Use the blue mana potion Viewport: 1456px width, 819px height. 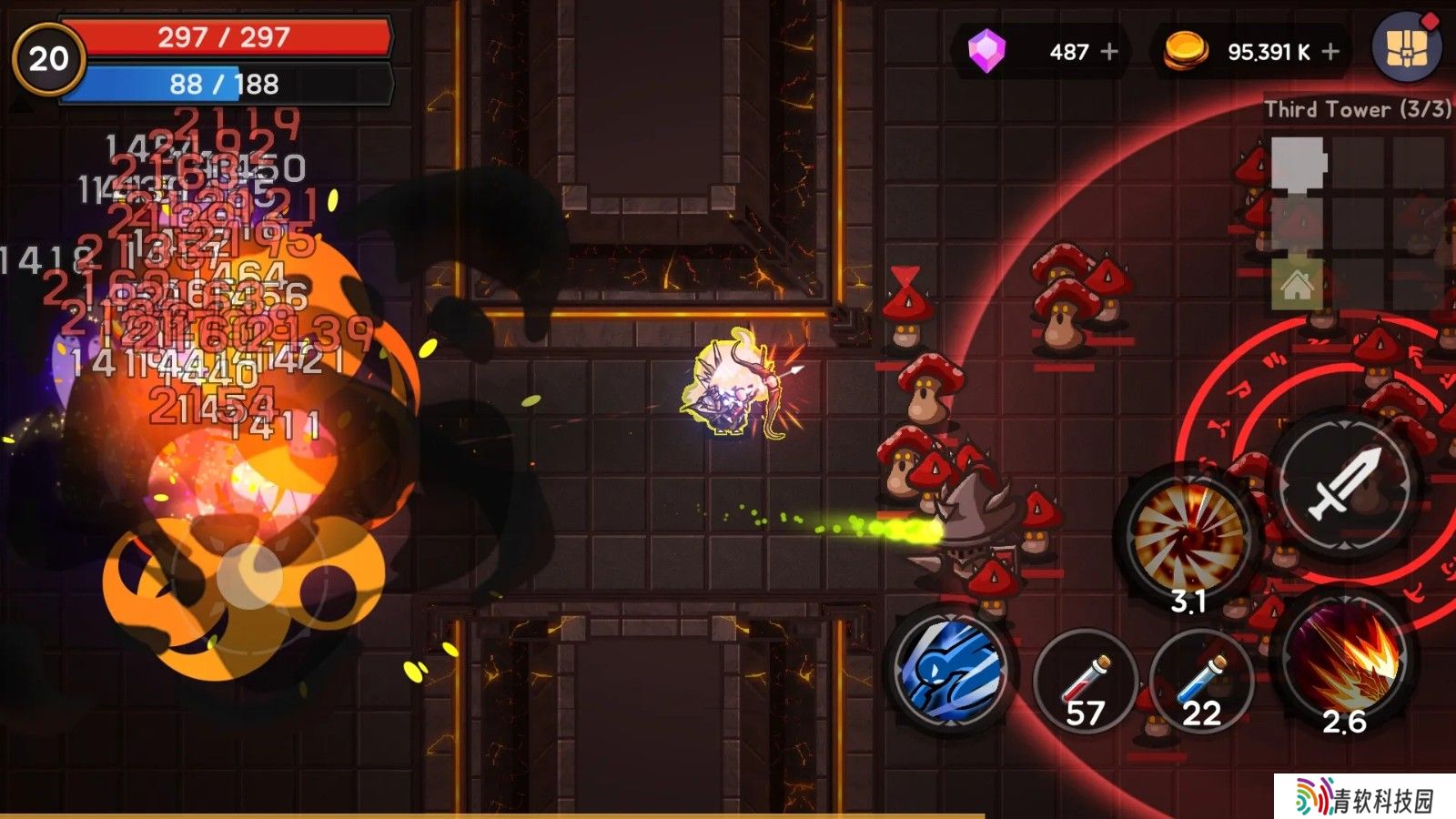[x=1201, y=682]
